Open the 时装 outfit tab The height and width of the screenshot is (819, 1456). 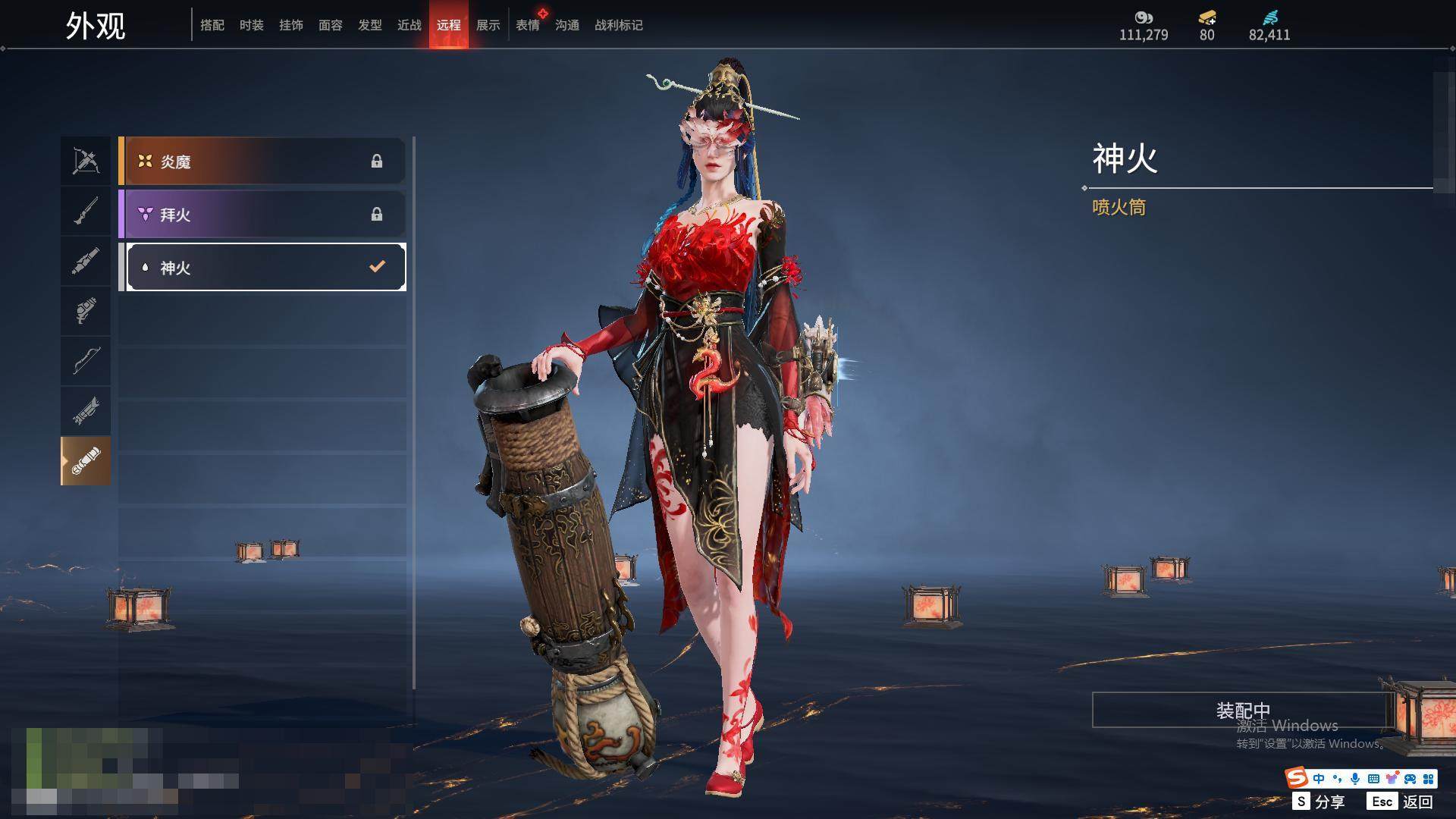pos(251,25)
